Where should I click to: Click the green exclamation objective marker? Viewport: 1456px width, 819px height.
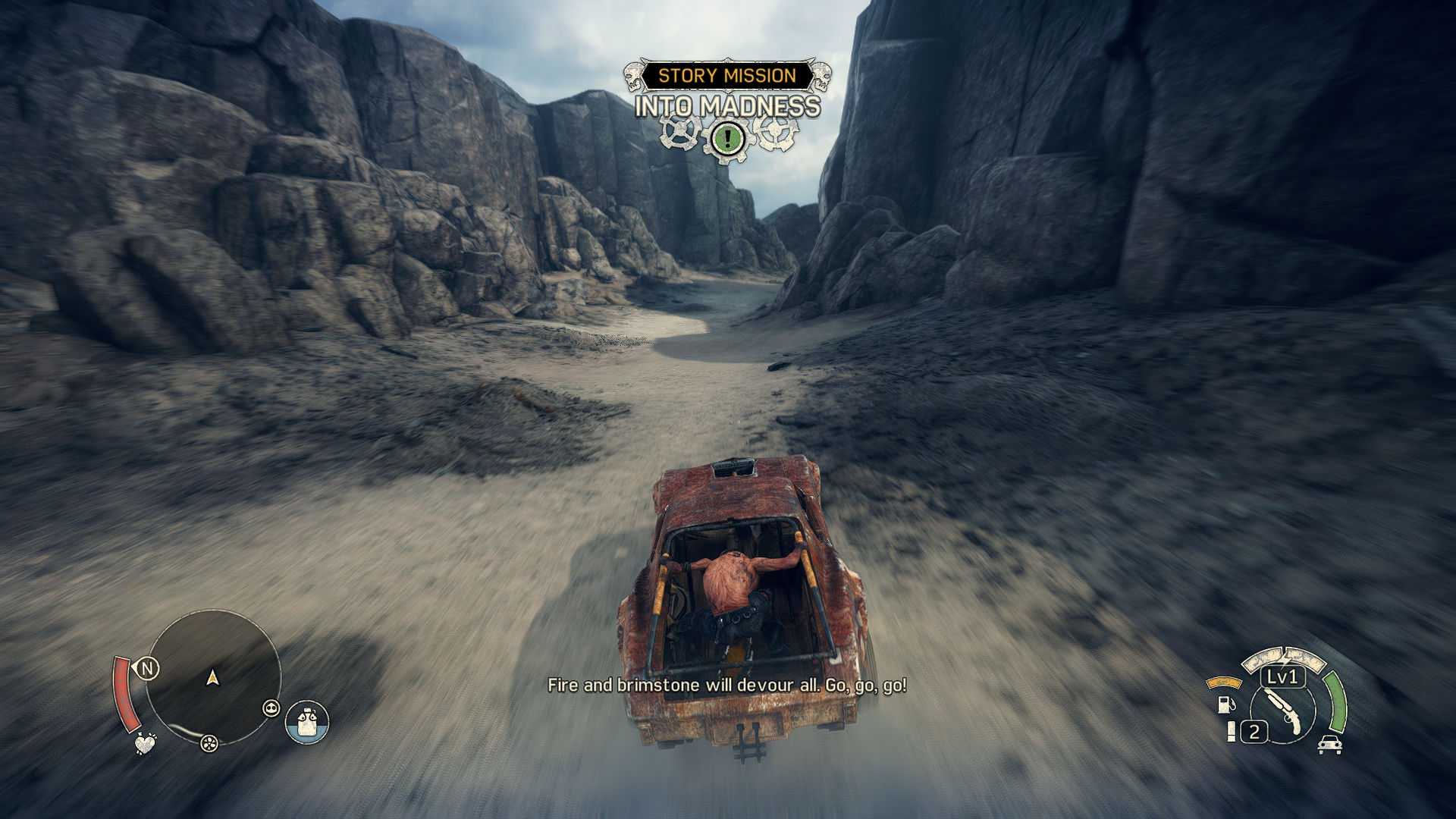pos(727,138)
